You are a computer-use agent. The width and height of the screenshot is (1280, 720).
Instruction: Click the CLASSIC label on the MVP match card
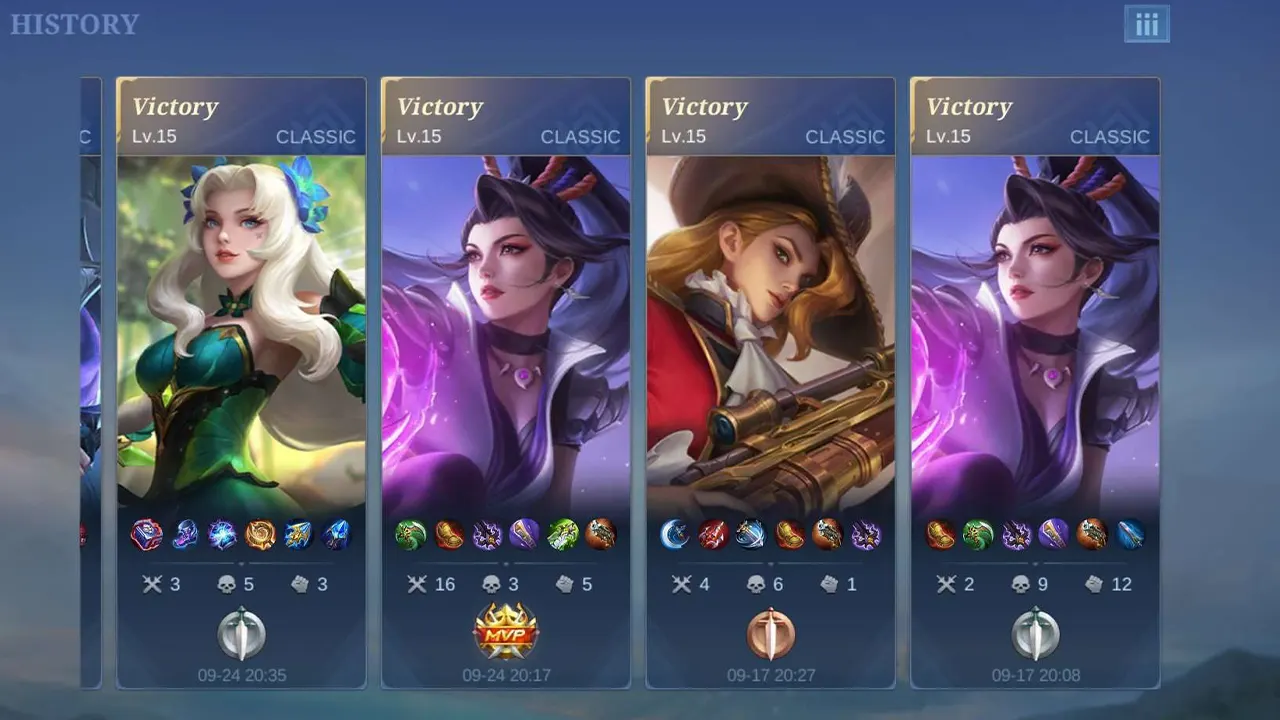coord(581,137)
